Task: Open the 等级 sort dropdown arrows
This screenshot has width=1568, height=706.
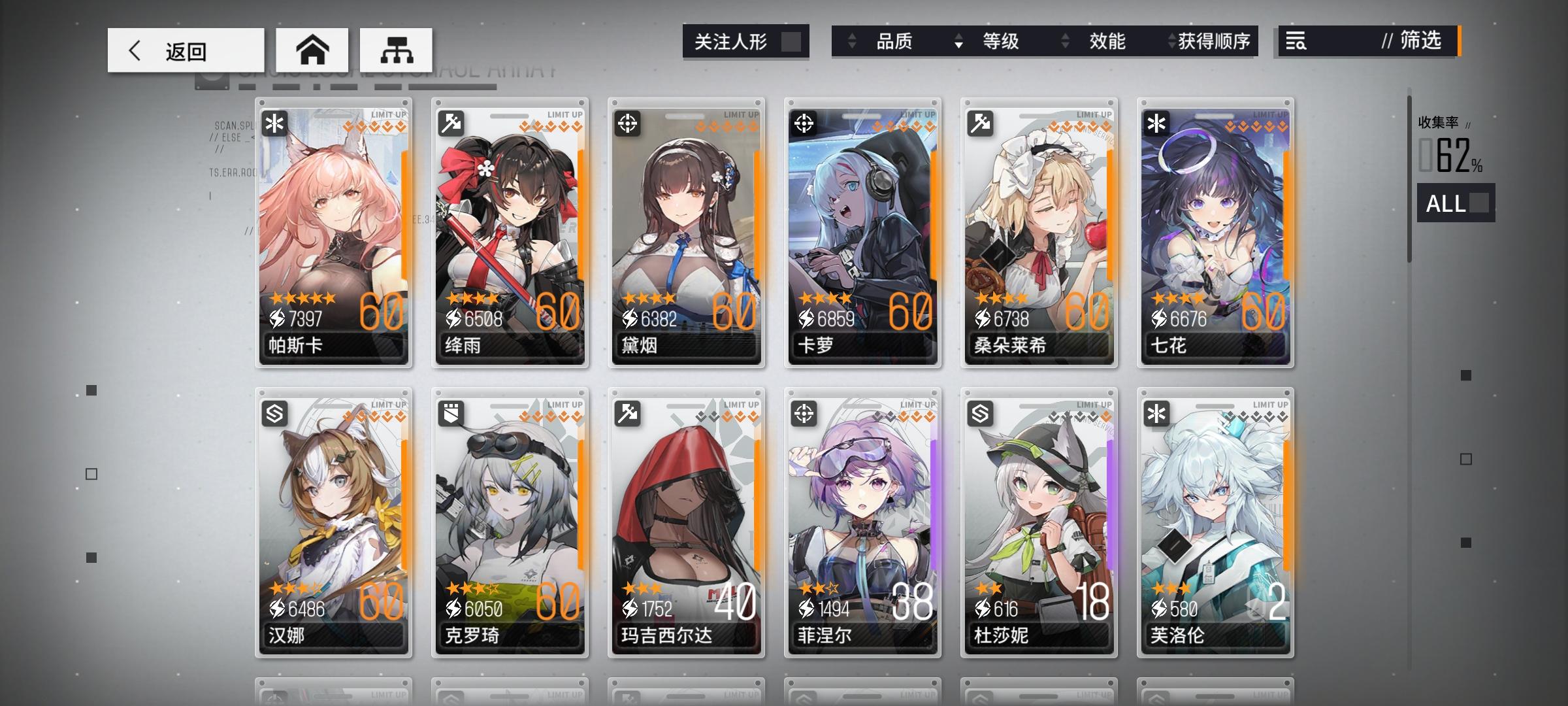Action: 959,41
